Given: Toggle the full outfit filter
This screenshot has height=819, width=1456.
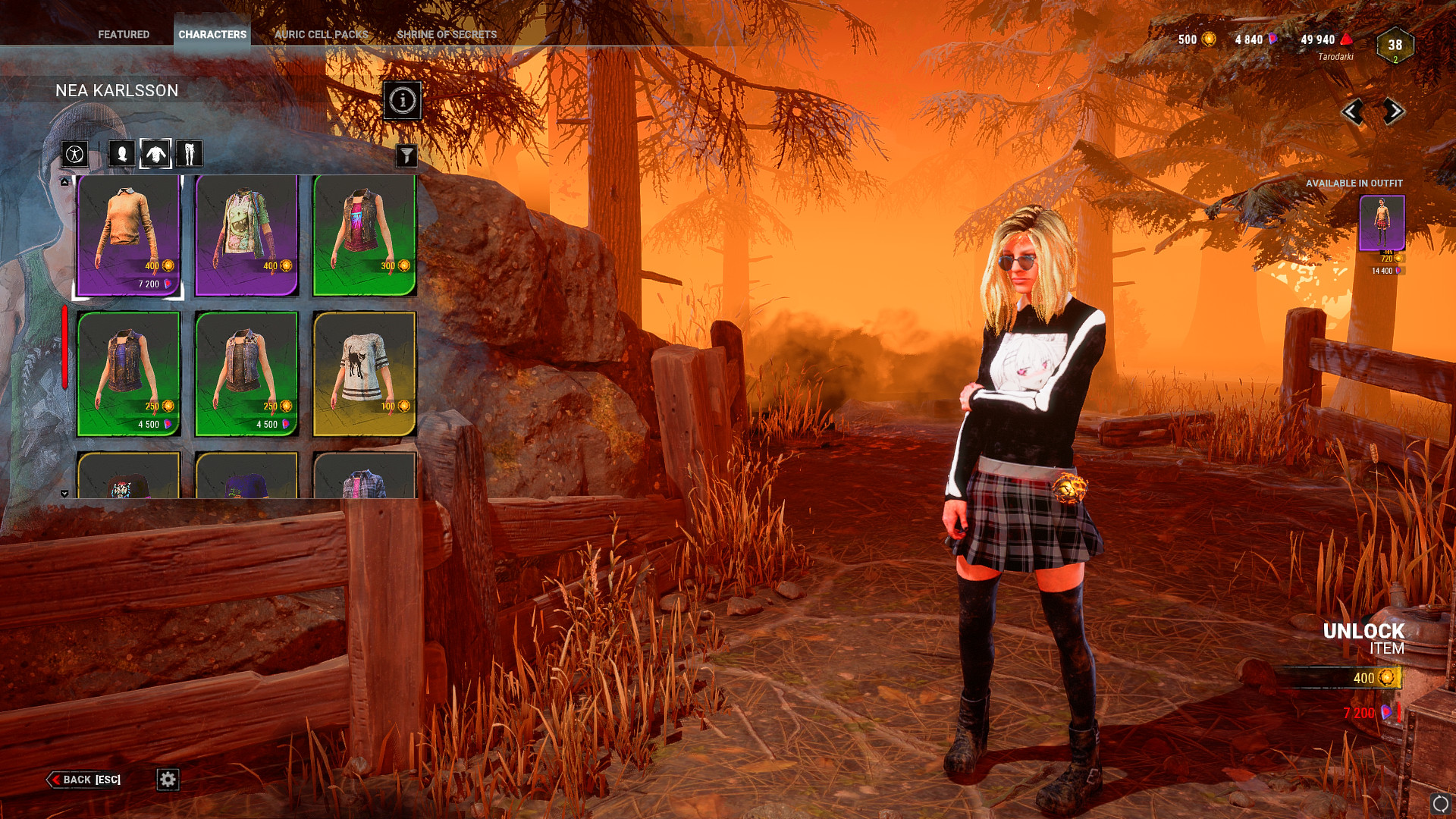Looking at the screenshot, I should pos(74,153).
